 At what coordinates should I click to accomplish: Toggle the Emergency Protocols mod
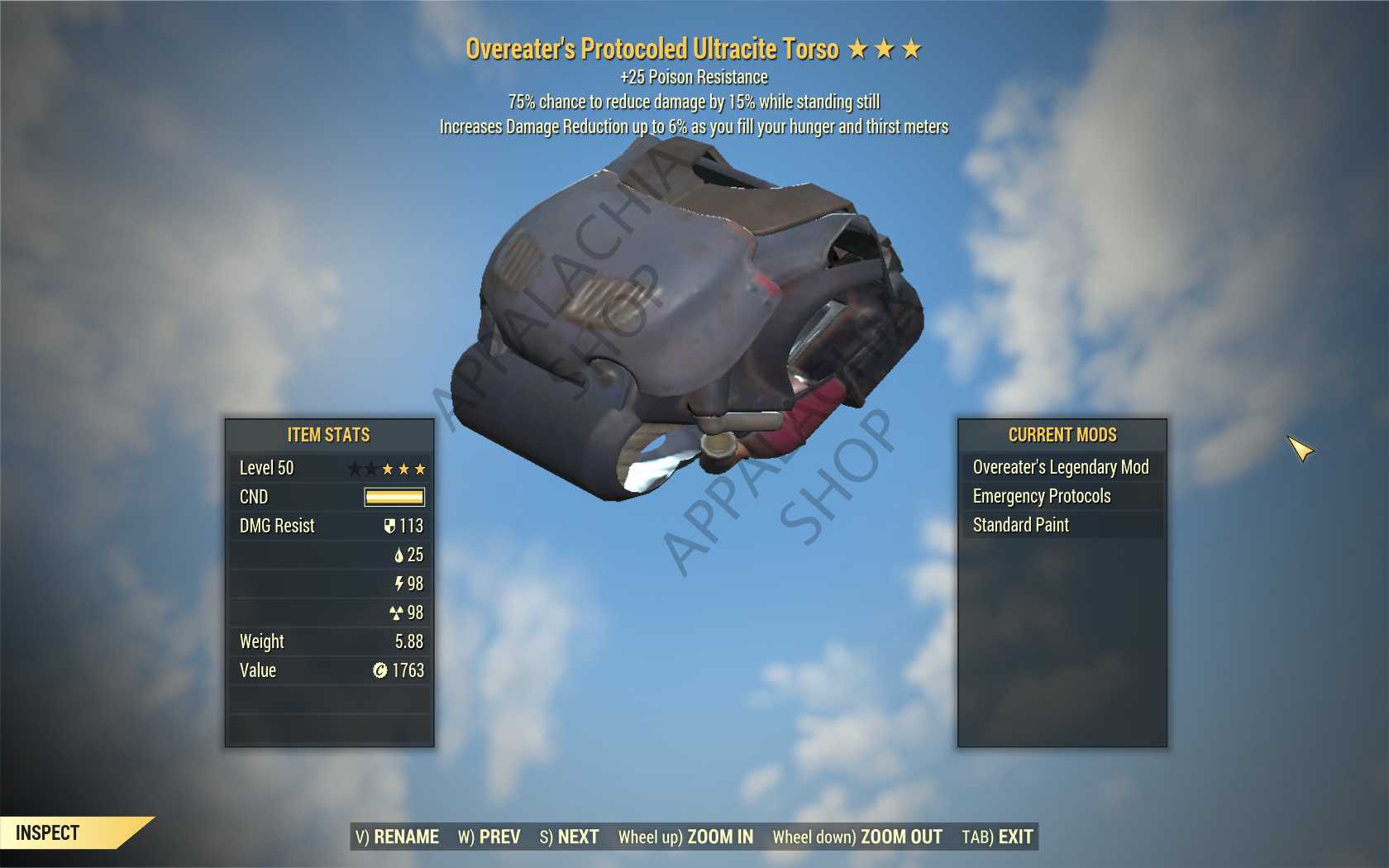coord(1043,496)
